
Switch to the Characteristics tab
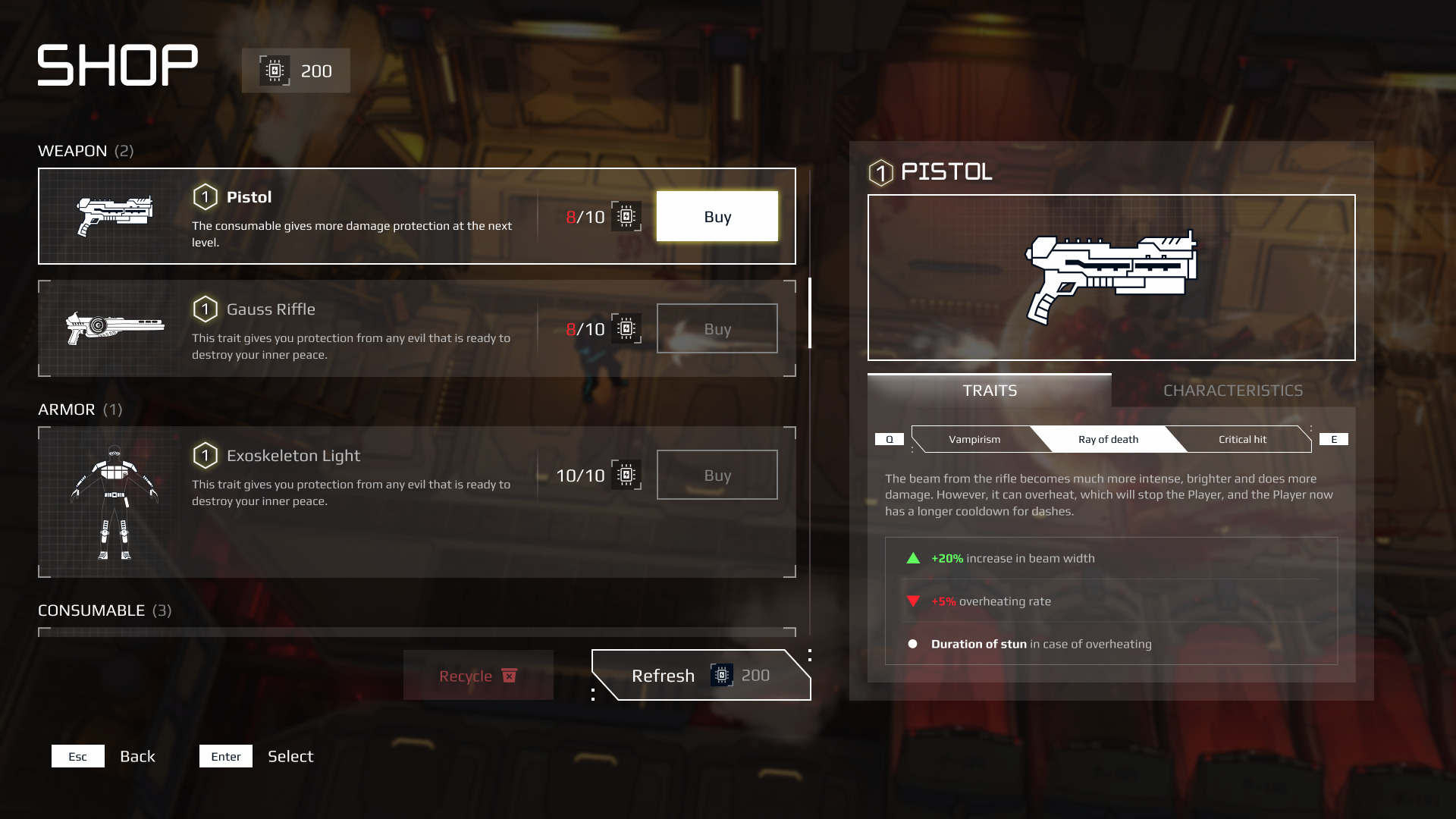[1232, 391]
